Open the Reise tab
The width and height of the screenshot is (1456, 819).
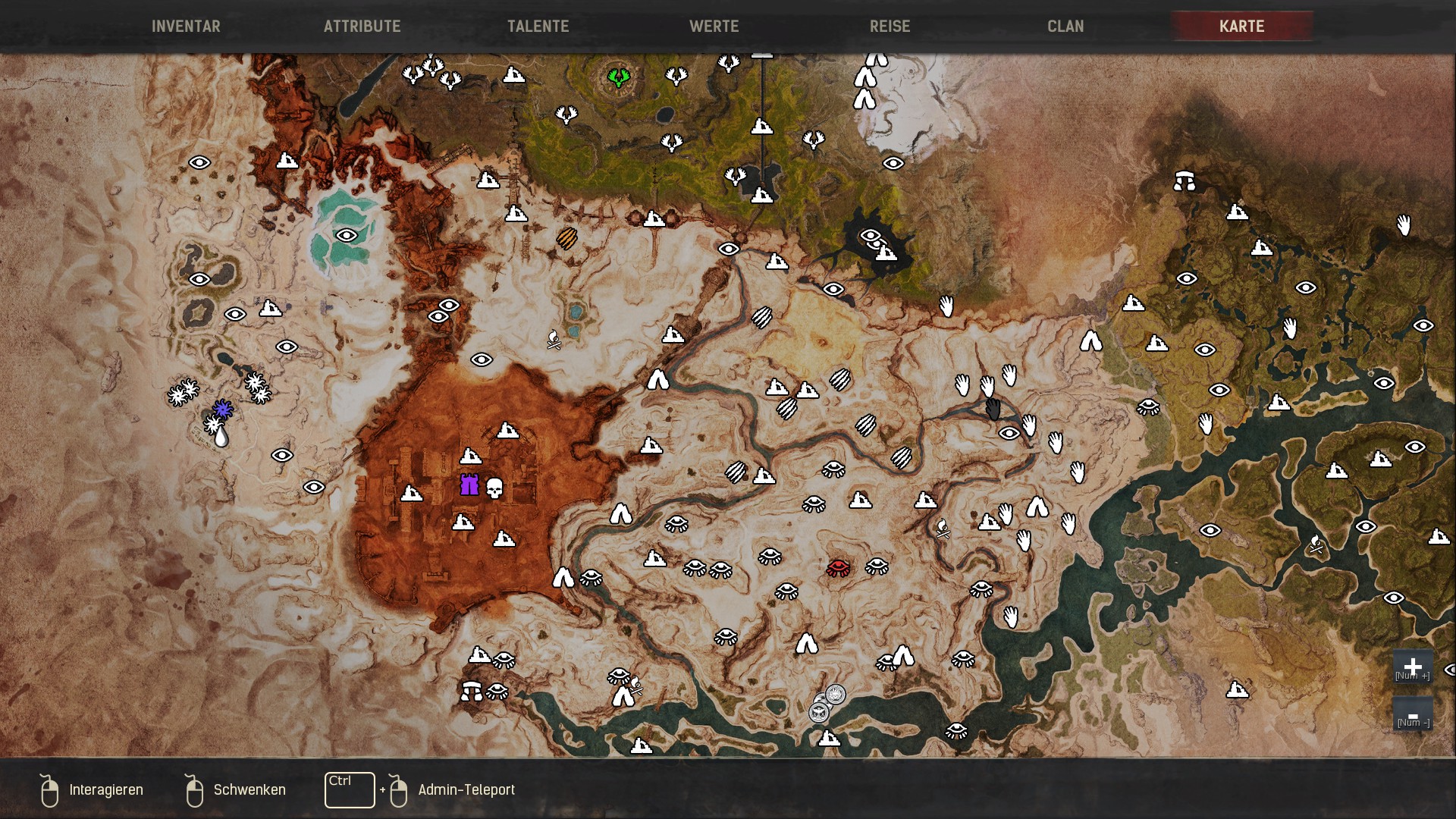click(x=890, y=26)
